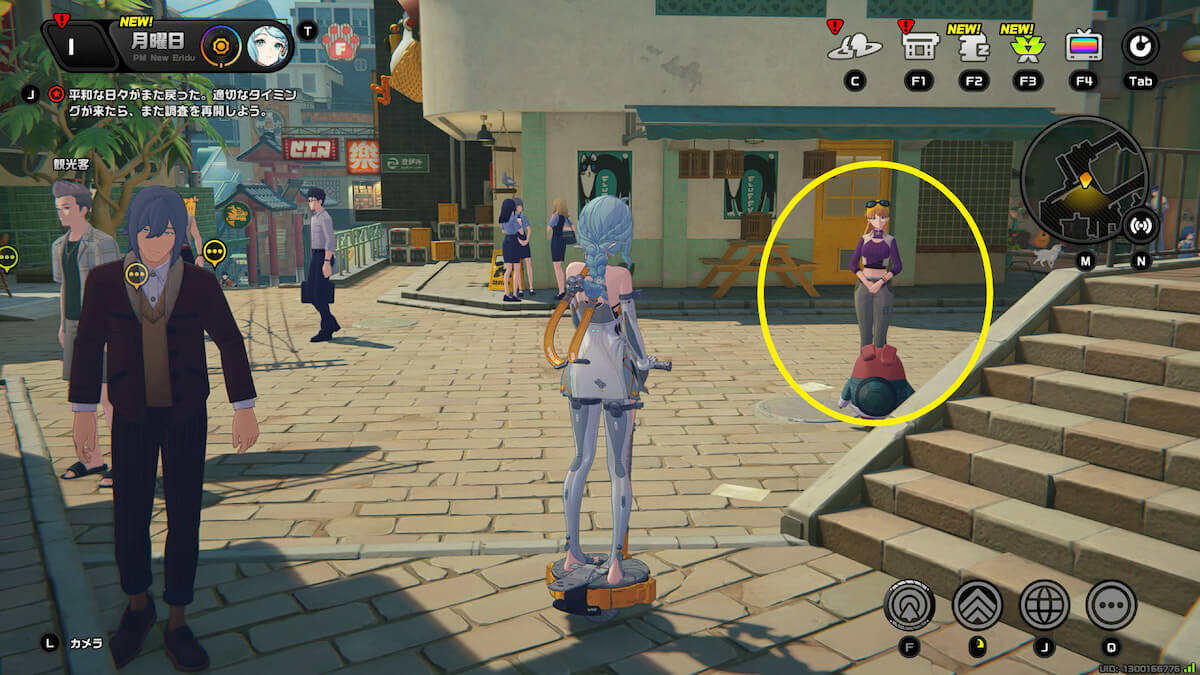Open the storefront building icon

pyautogui.click(x=918, y=46)
